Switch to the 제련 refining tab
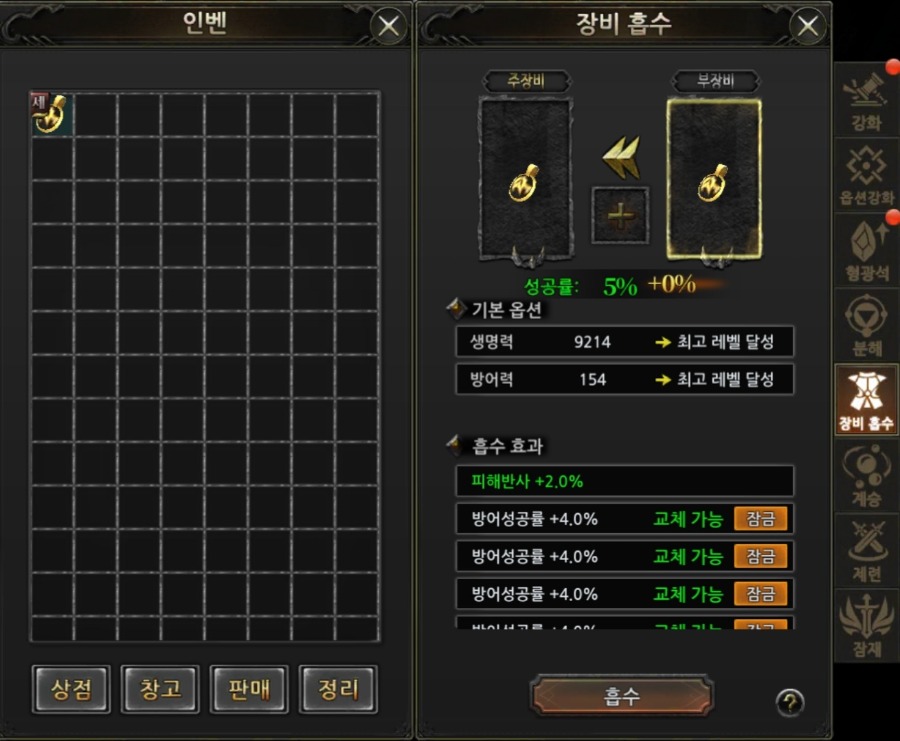900x741 pixels. pyautogui.click(x=866, y=550)
